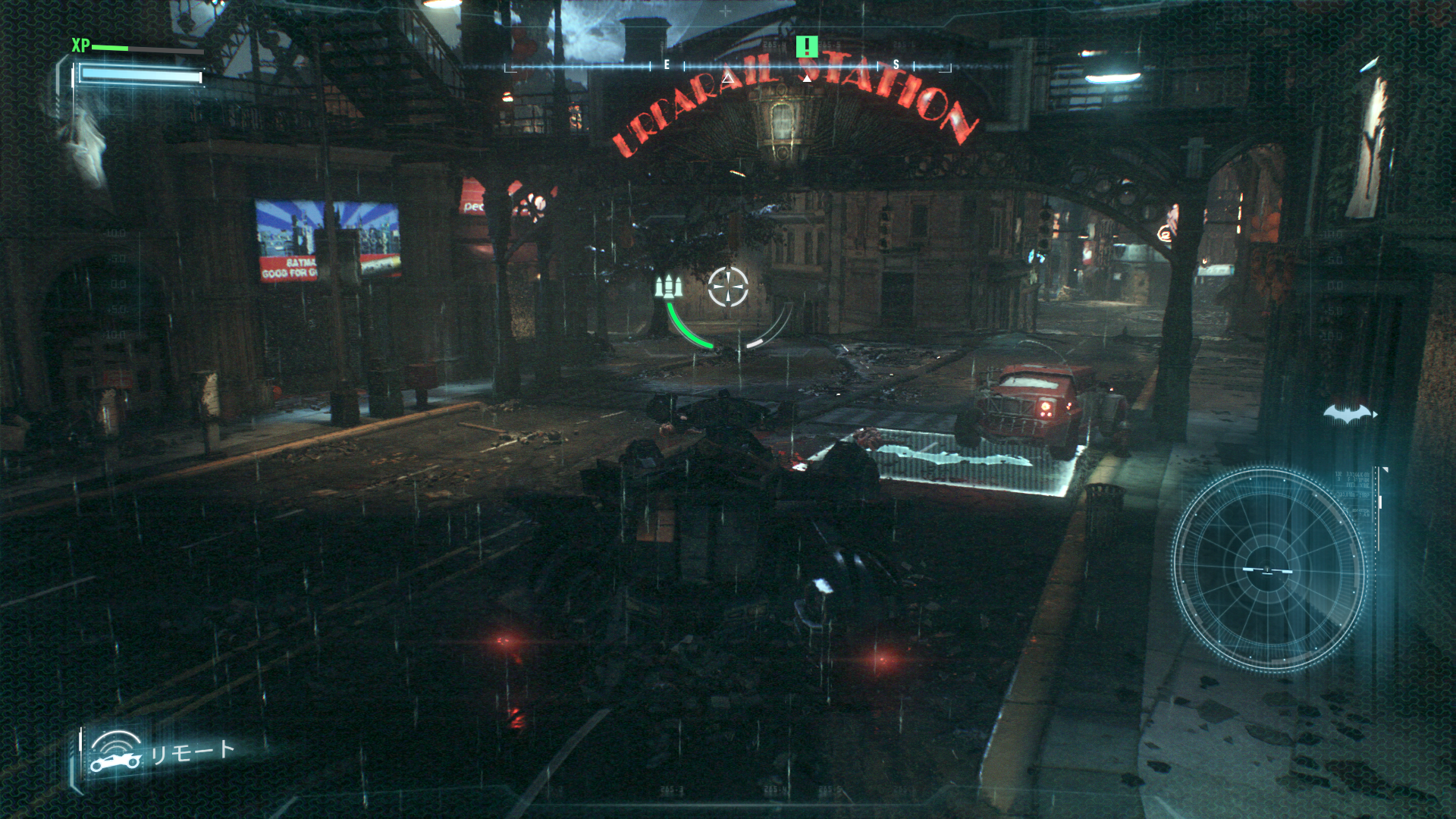Click the compass heading bar

point(726,67)
